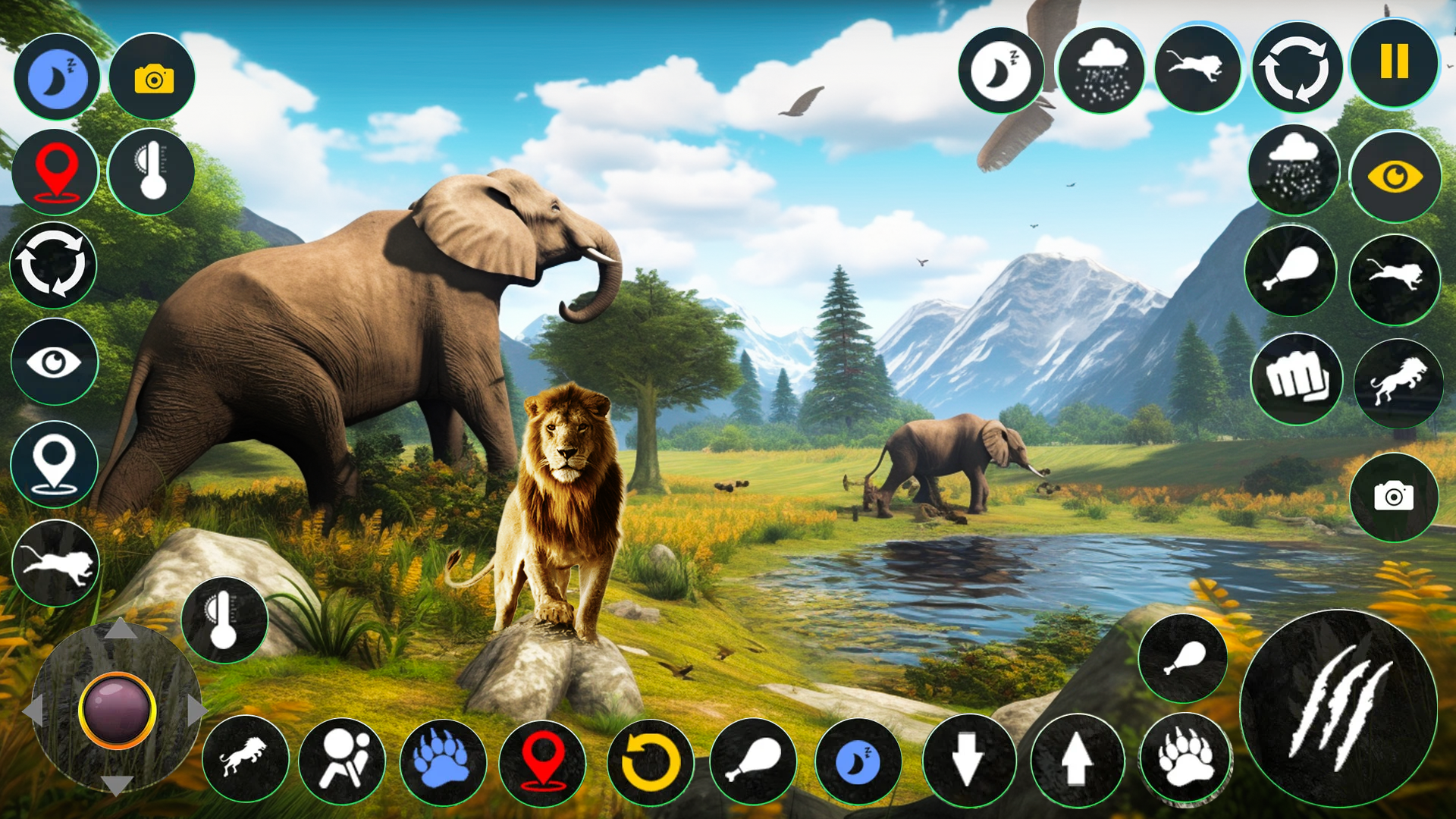
Task: Enable rain weather effect
Action: 1101,68
